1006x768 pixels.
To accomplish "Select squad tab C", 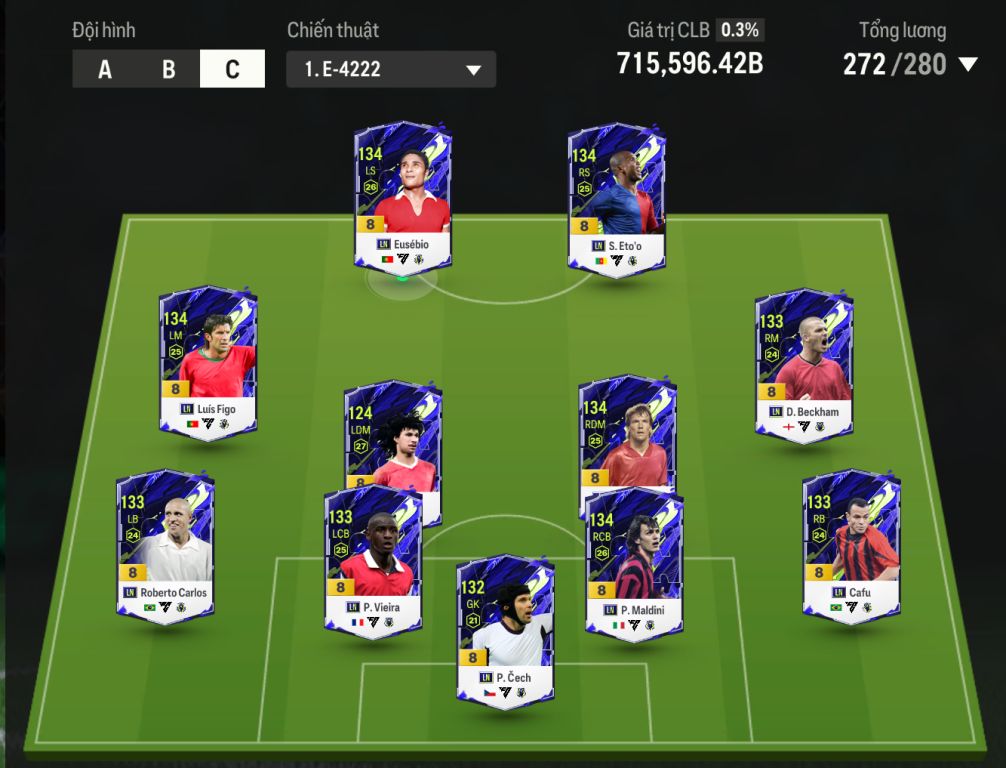I will click(232, 69).
